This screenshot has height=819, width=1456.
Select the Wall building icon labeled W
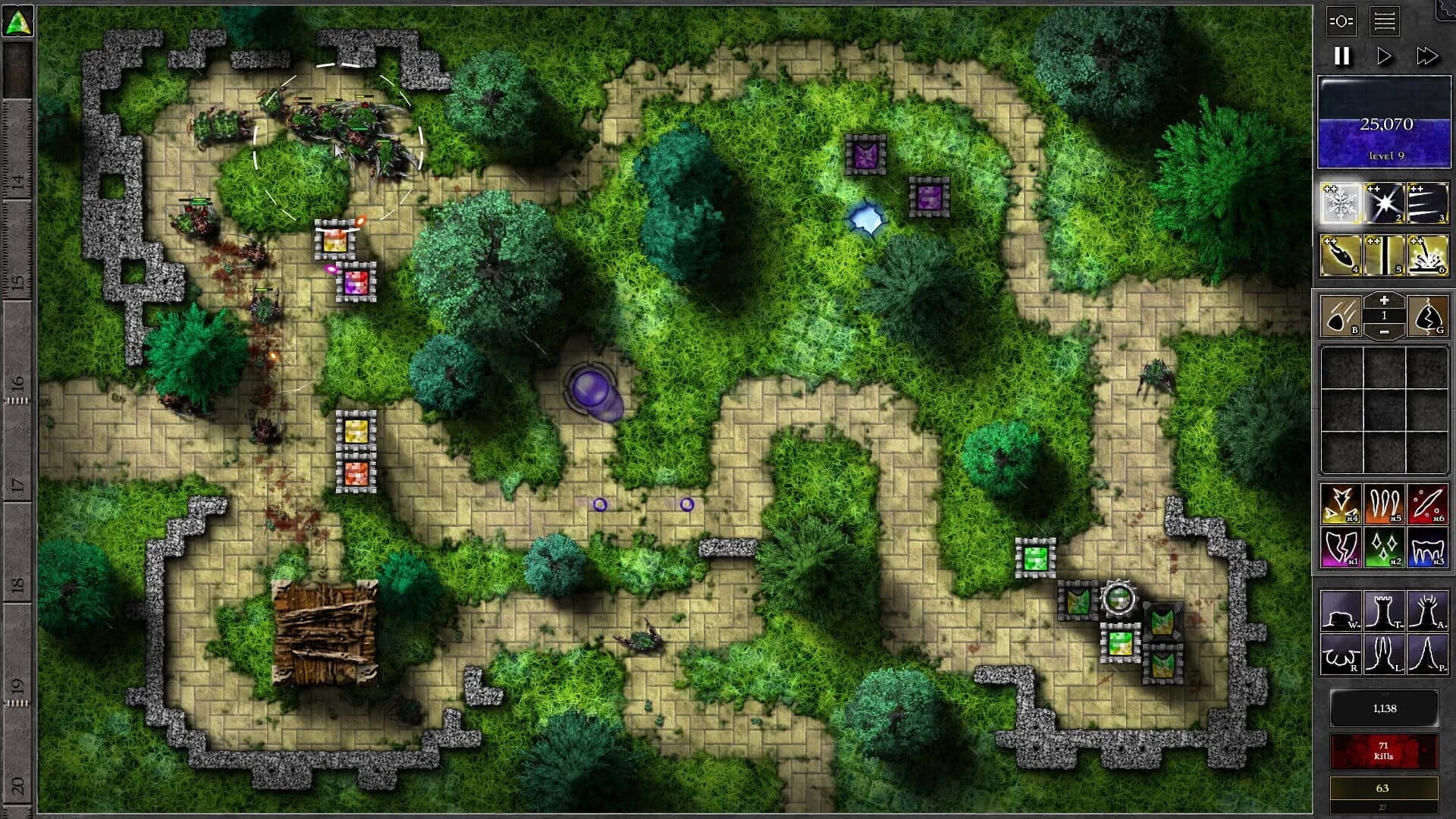[1341, 611]
